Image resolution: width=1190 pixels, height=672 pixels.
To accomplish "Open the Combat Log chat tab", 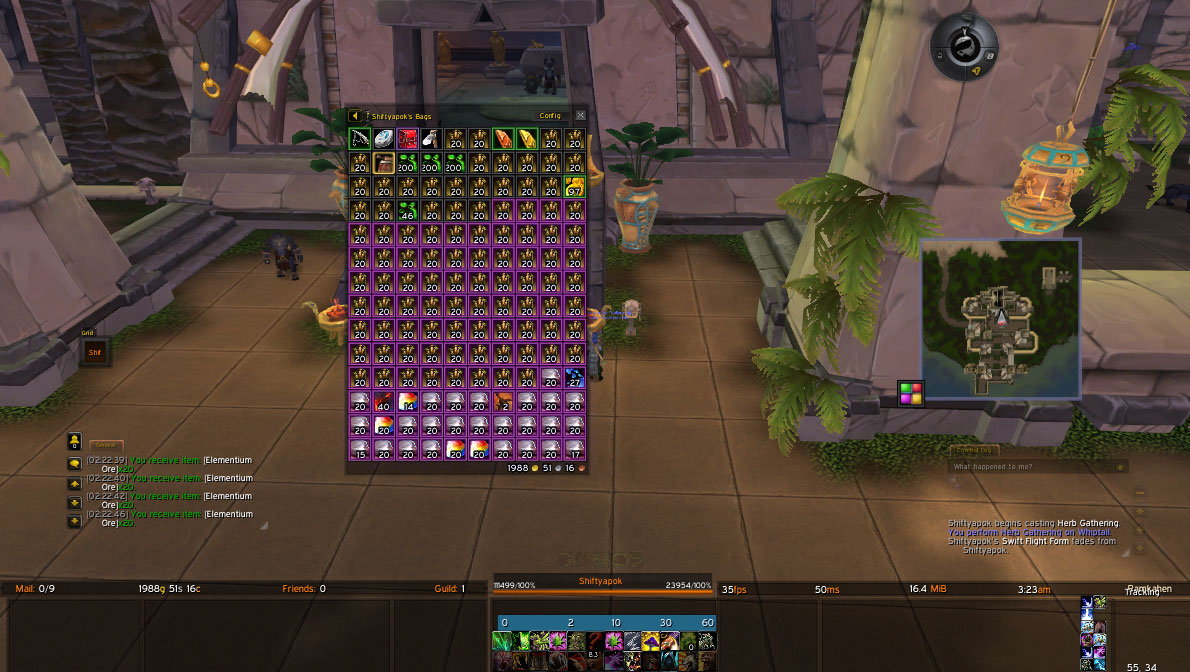I will click(x=972, y=450).
